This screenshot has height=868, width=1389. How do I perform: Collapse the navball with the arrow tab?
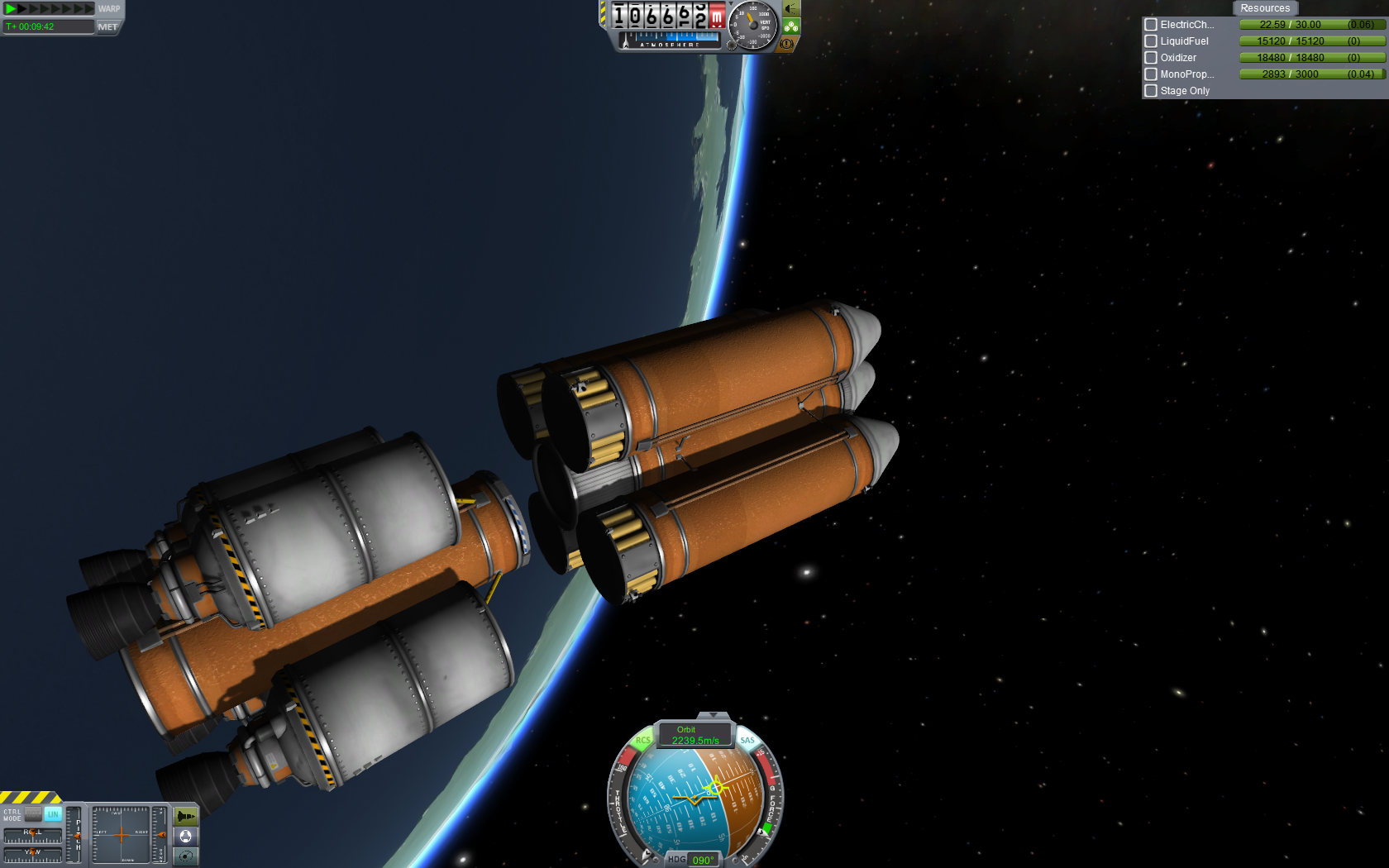coord(713,715)
